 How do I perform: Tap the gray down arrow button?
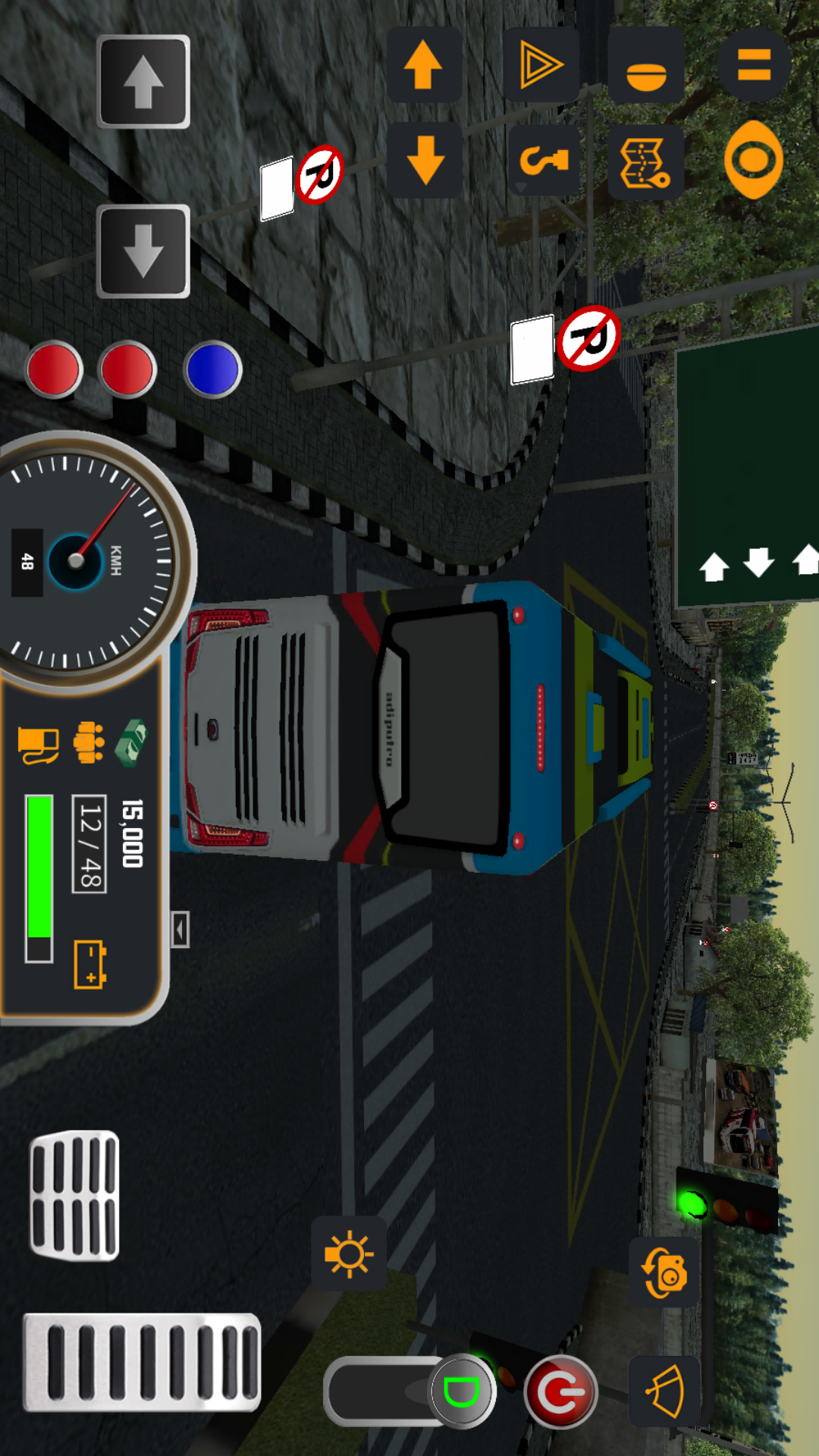(143, 251)
